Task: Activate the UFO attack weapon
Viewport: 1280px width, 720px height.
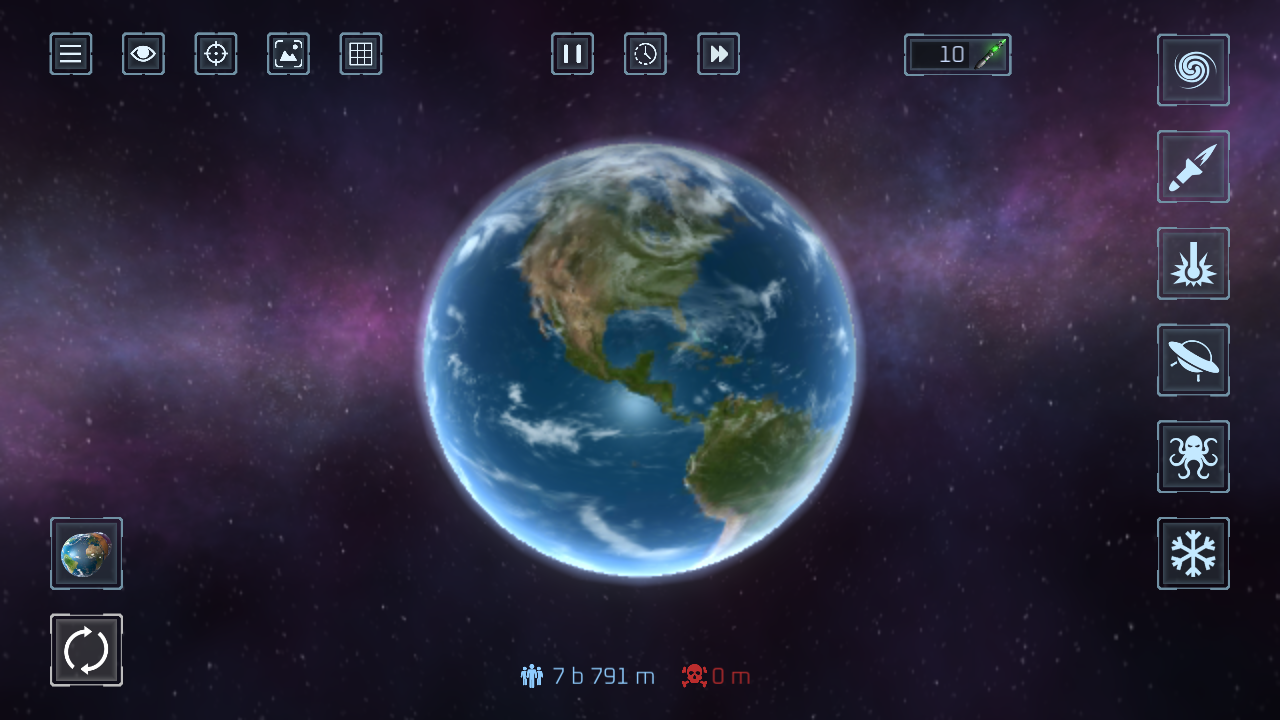Action: (1193, 360)
